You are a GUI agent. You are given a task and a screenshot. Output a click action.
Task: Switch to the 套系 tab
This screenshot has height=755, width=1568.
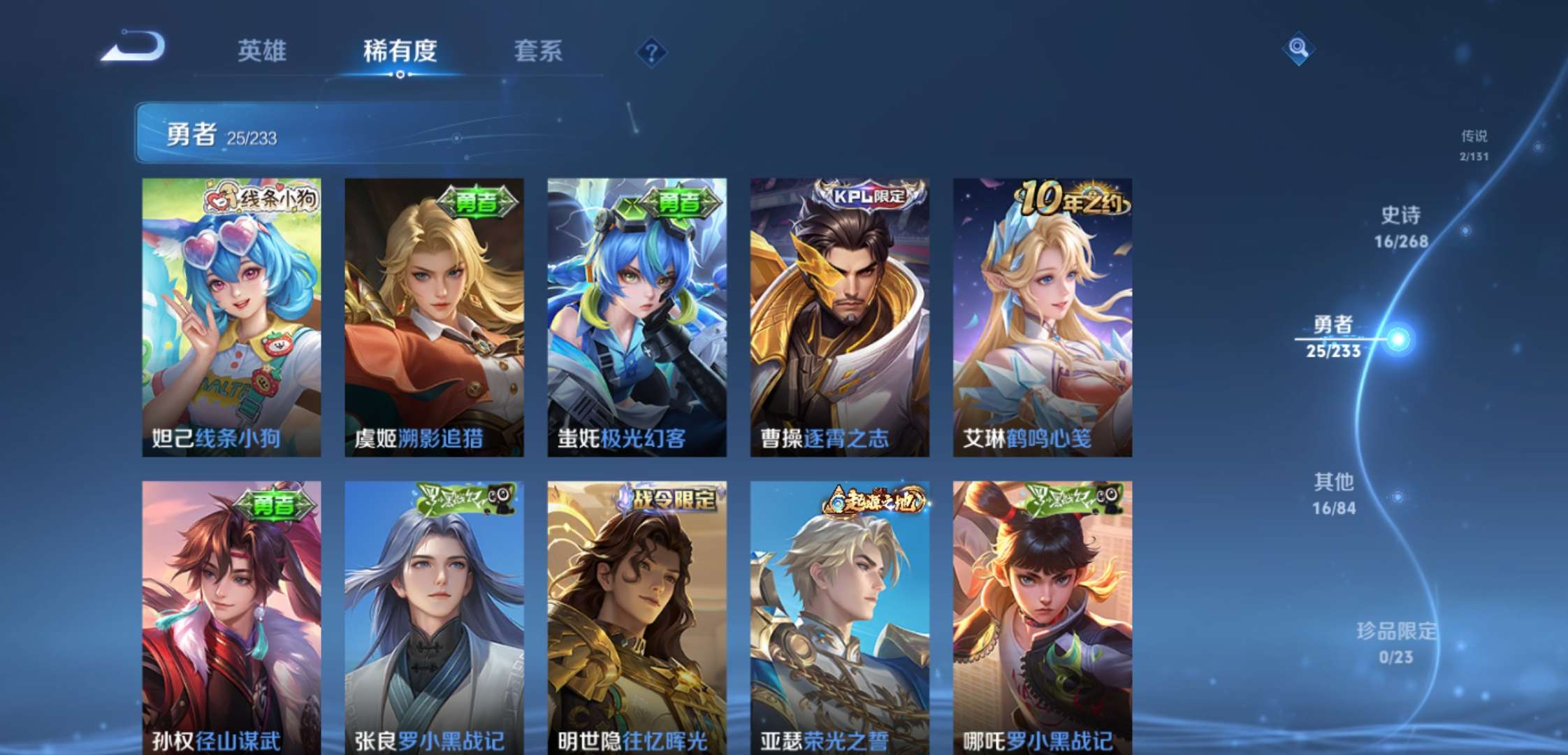coord(539,52)
